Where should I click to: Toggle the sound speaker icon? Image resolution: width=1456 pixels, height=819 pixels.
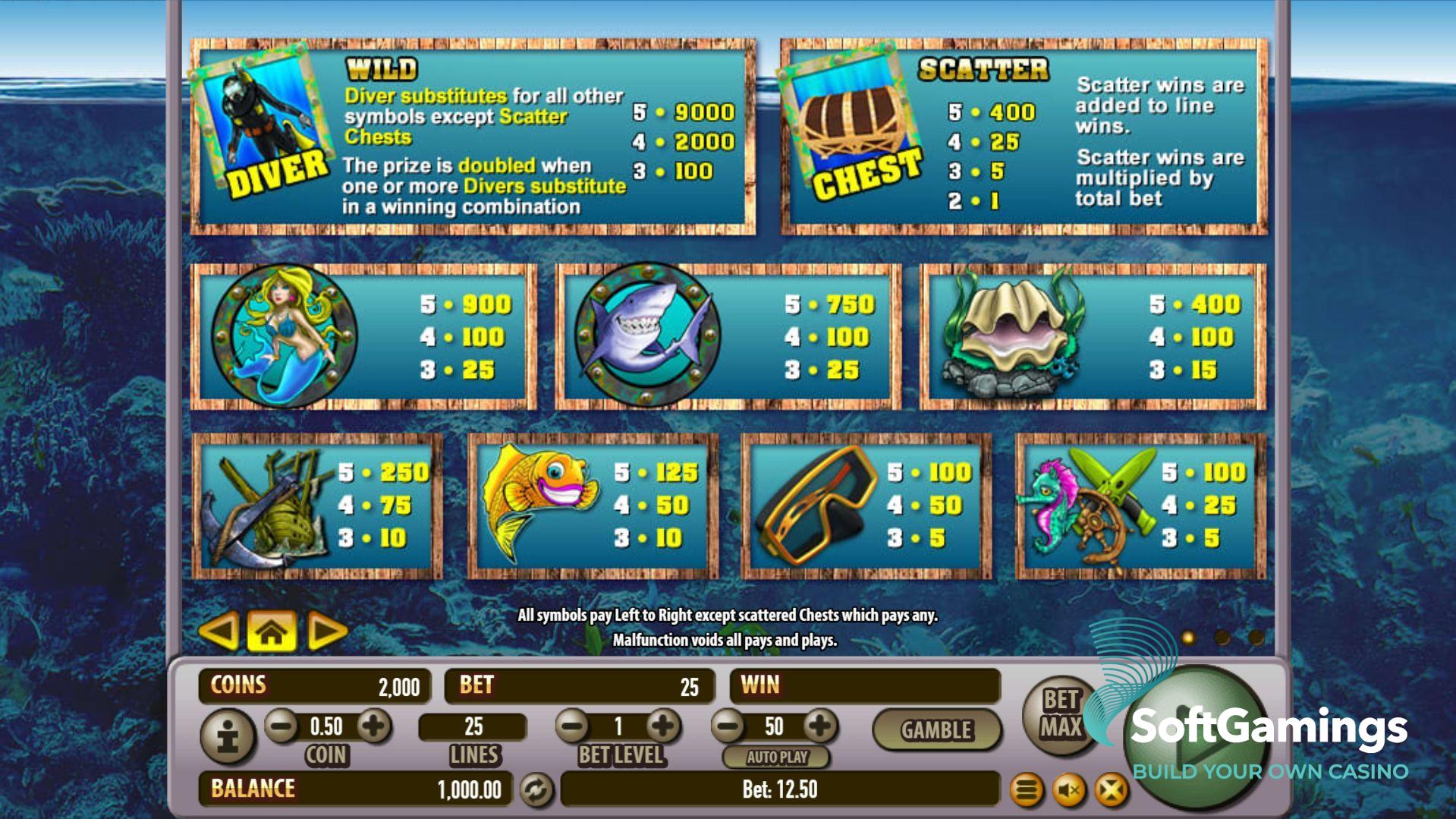1069,791
